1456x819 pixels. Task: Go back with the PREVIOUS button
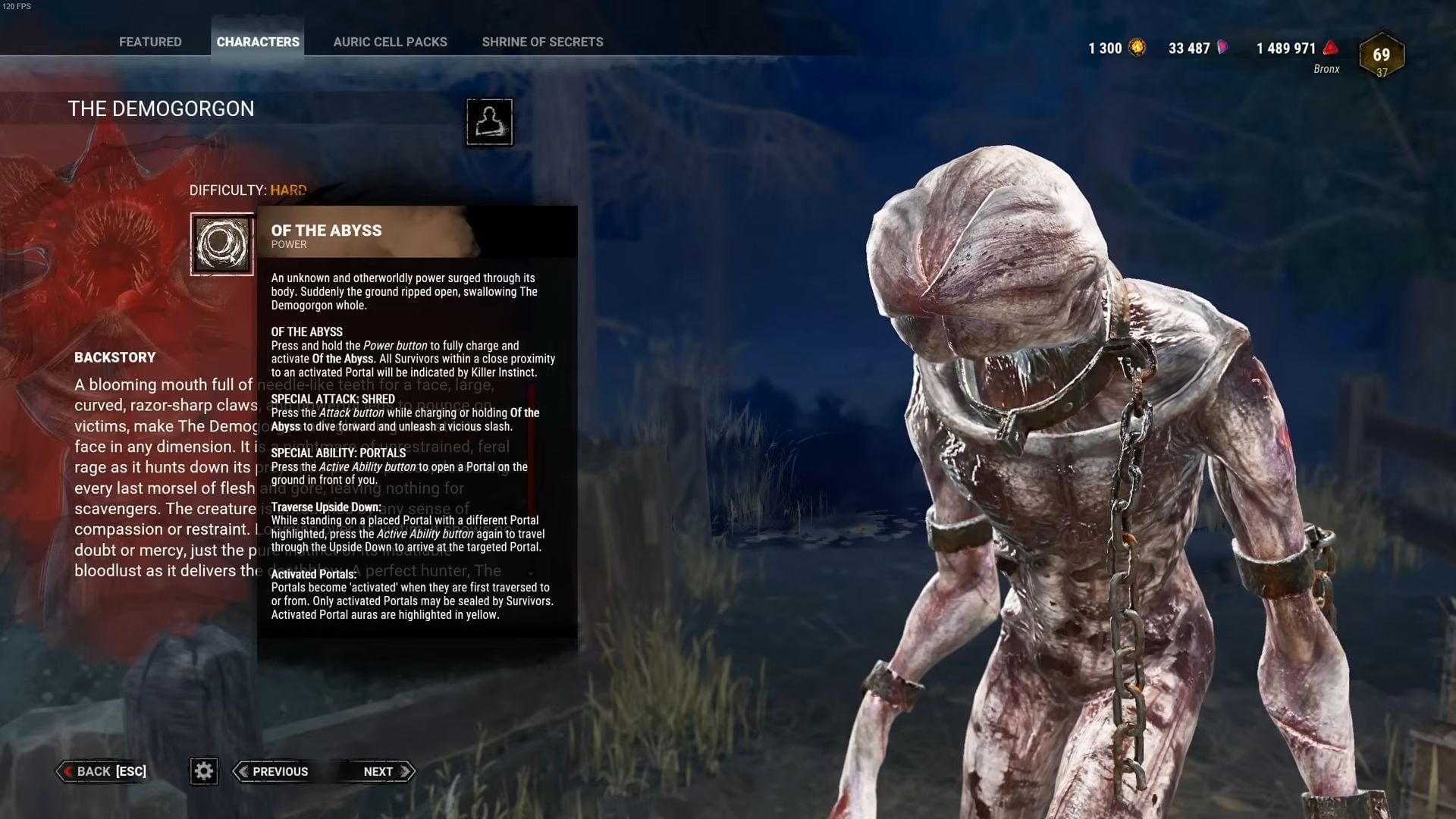point(280,771)
